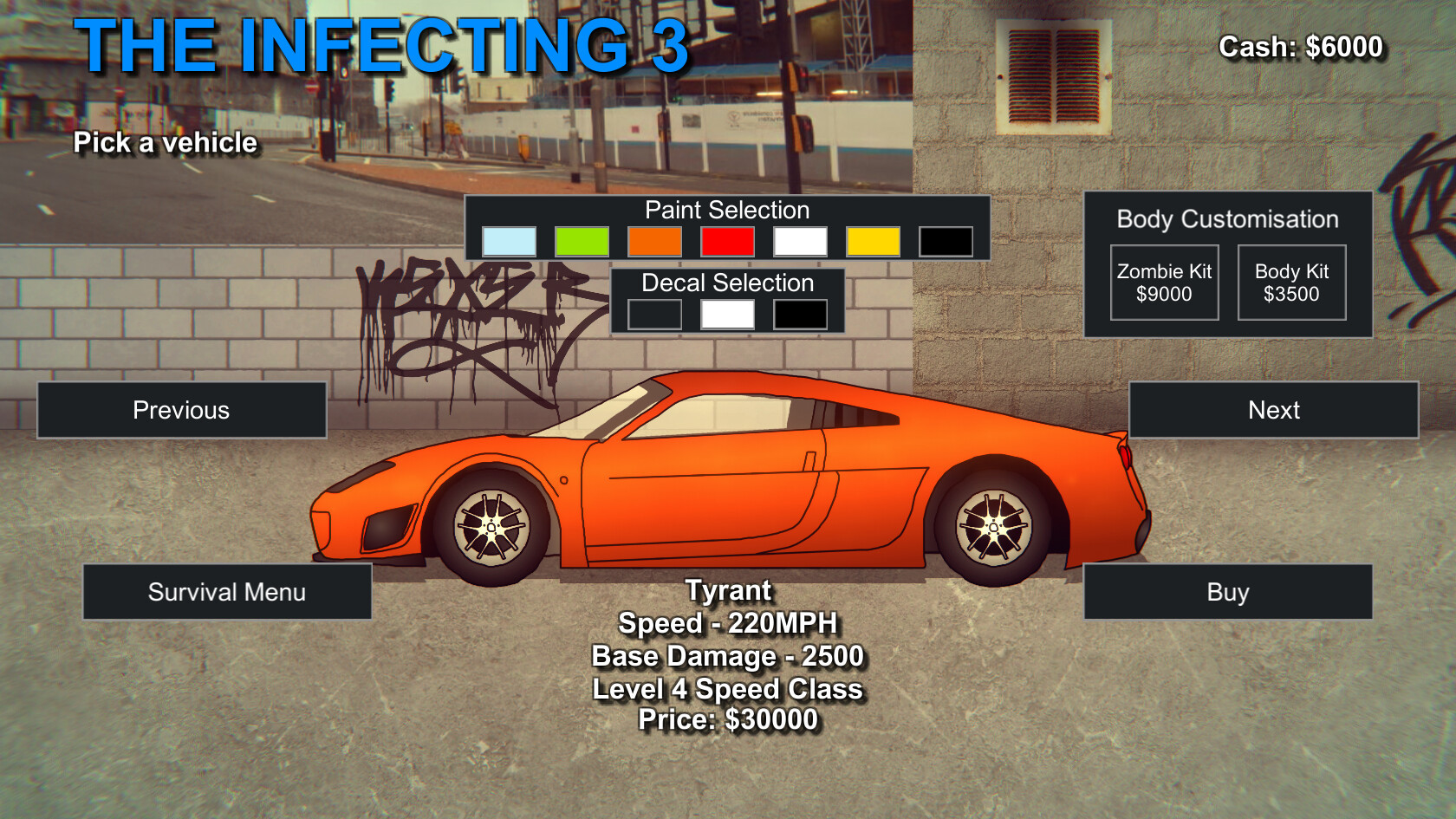
Task: Show the Next vehicle
Action: (1273, 410)
